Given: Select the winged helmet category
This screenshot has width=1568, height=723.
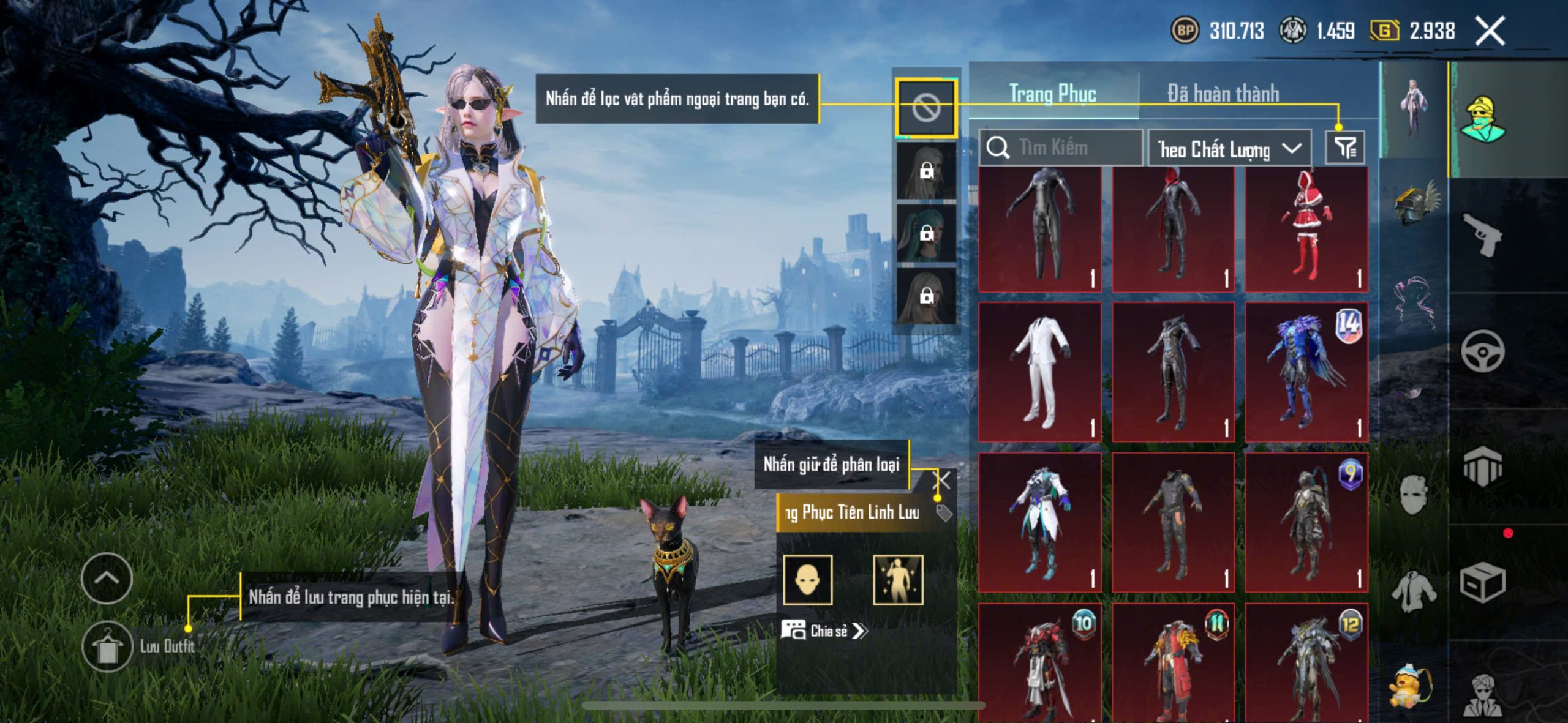Looking at the screenshot, I should click(1415, 202).
